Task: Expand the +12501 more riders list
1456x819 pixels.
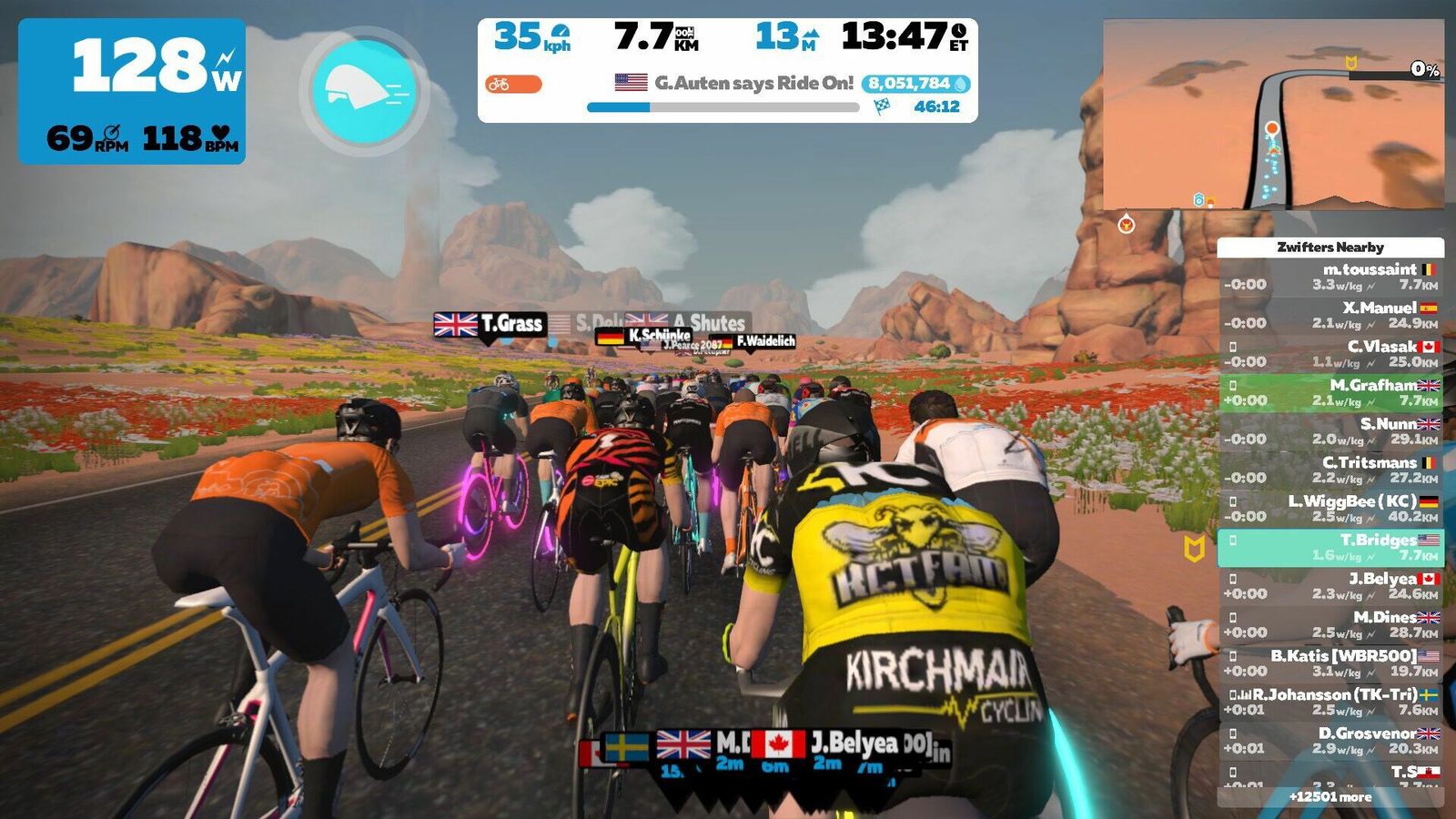Action: 1330,797
